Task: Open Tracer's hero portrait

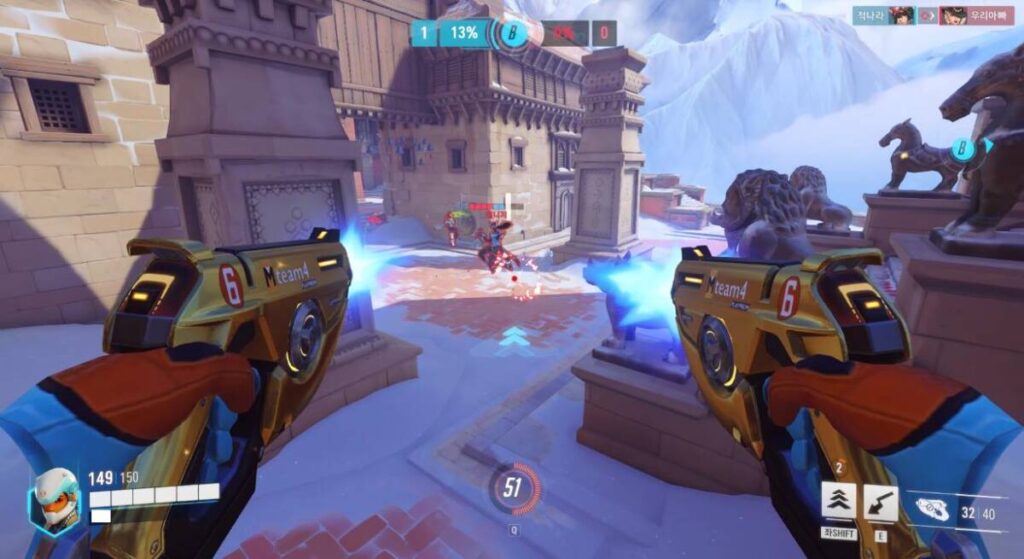Action: pos(54,500)
